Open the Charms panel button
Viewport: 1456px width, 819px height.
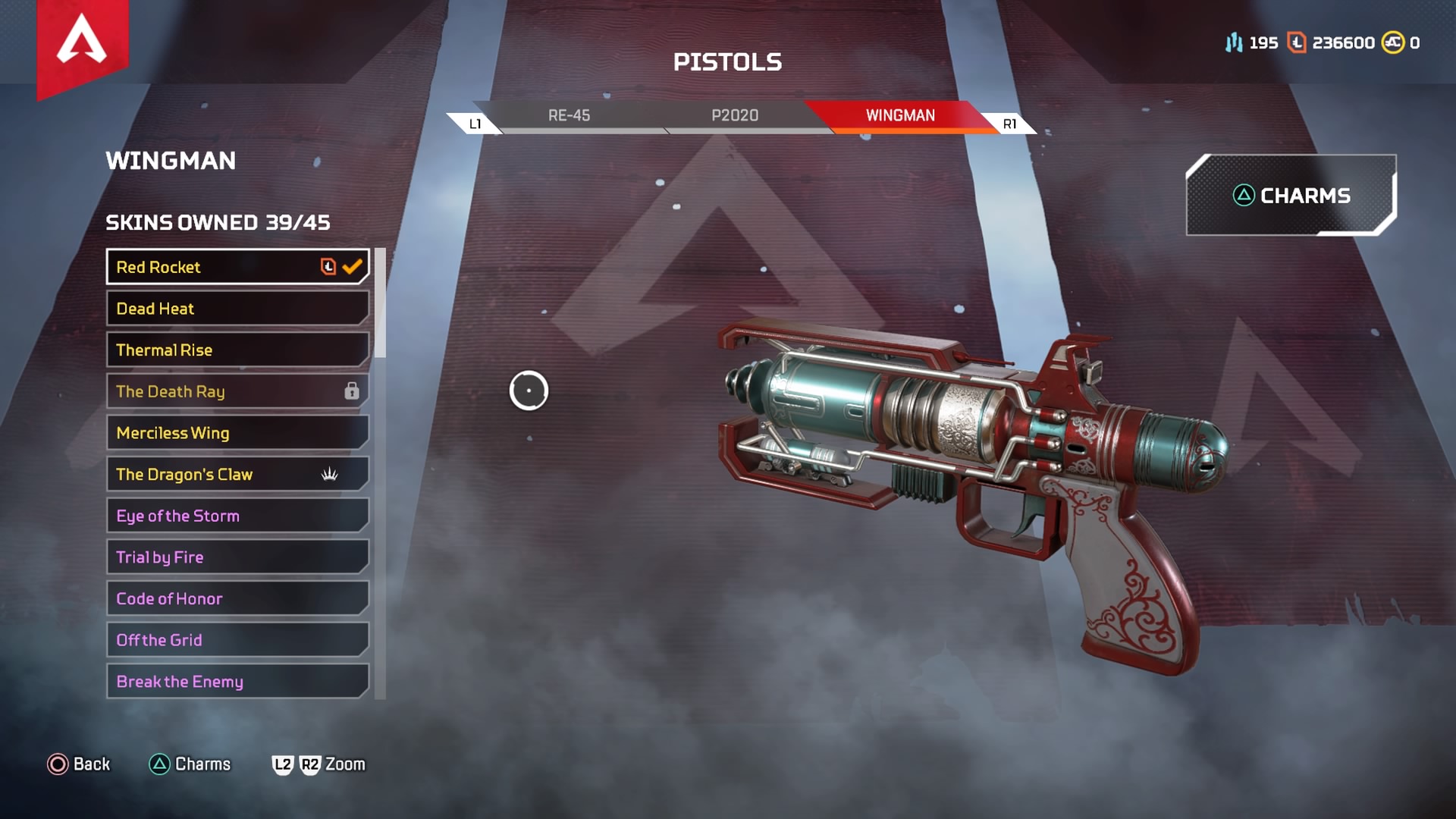point(1291,196)
